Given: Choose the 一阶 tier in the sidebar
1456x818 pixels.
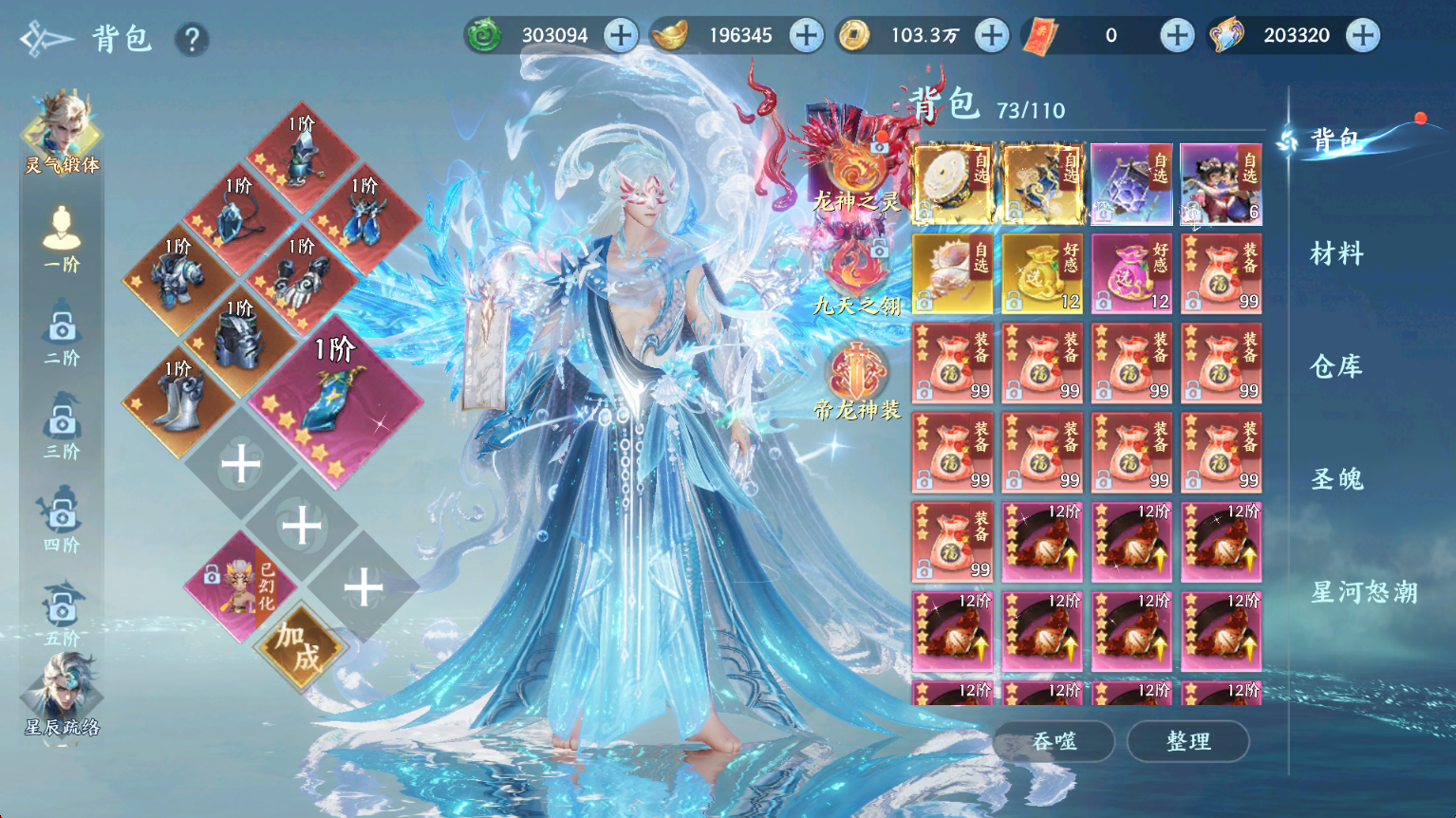Looking at the screenshot, I should [x=62, y=237].
